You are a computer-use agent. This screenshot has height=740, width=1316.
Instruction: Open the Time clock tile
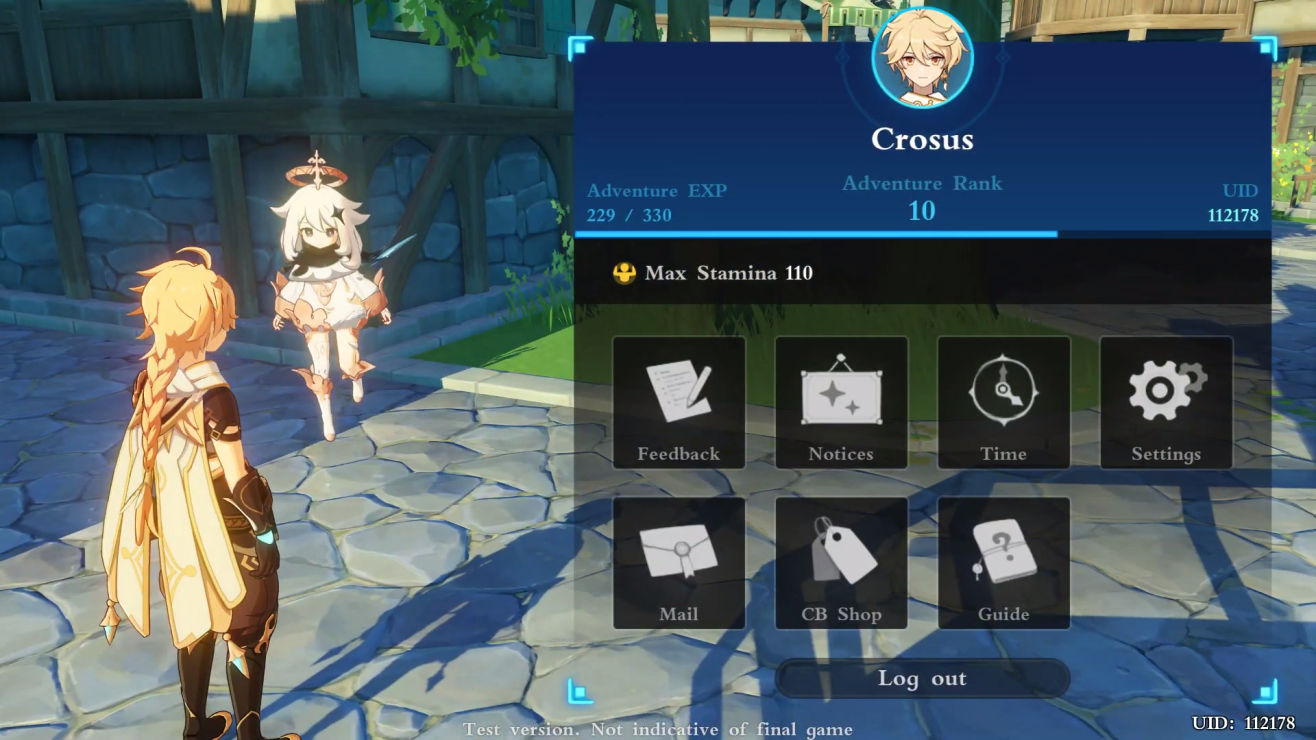click(1003, 402)
